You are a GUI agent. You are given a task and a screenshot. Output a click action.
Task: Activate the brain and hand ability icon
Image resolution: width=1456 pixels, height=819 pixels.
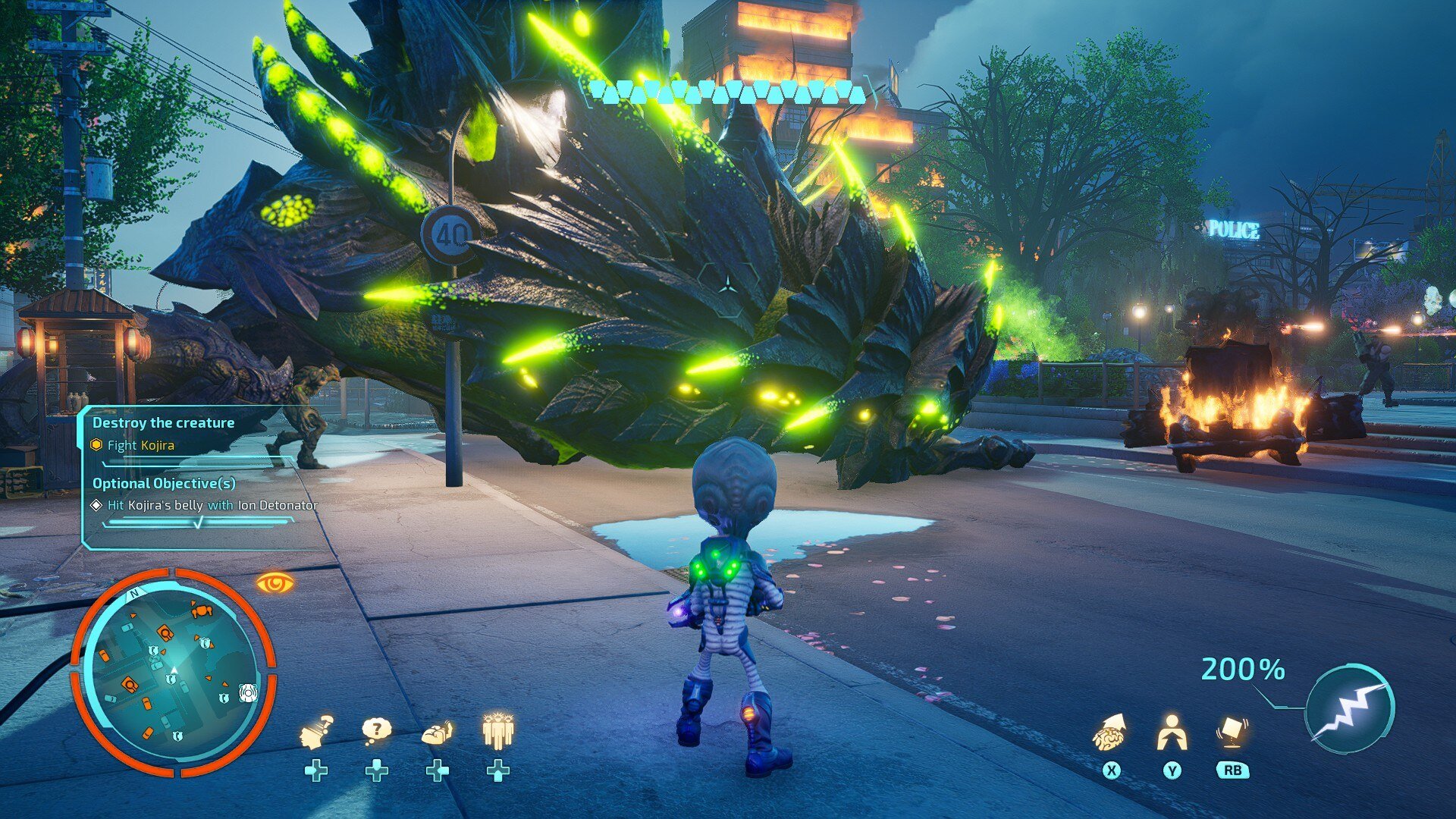point(437,733)
